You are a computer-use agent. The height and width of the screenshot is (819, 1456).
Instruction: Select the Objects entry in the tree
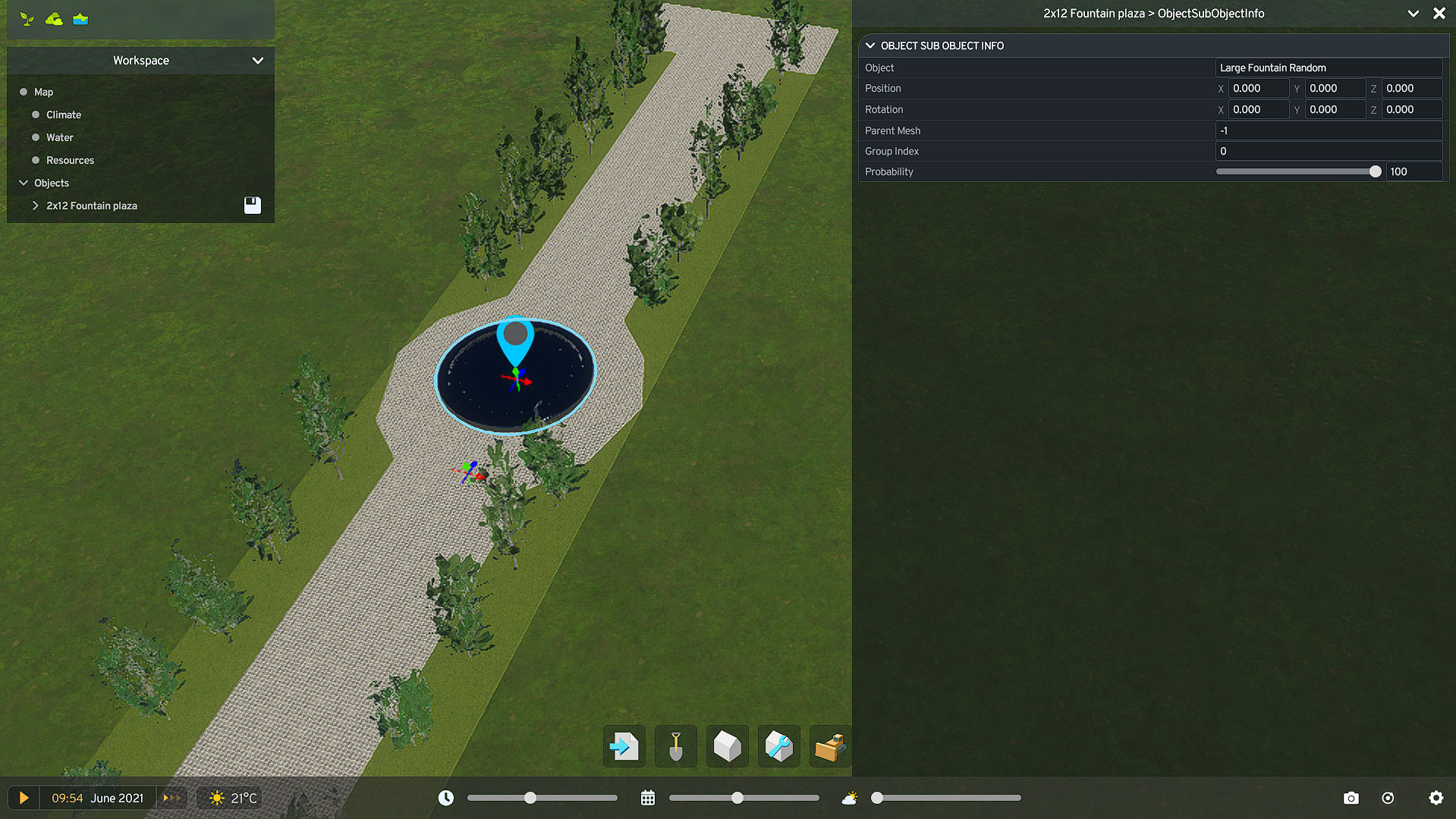(52, 183)
